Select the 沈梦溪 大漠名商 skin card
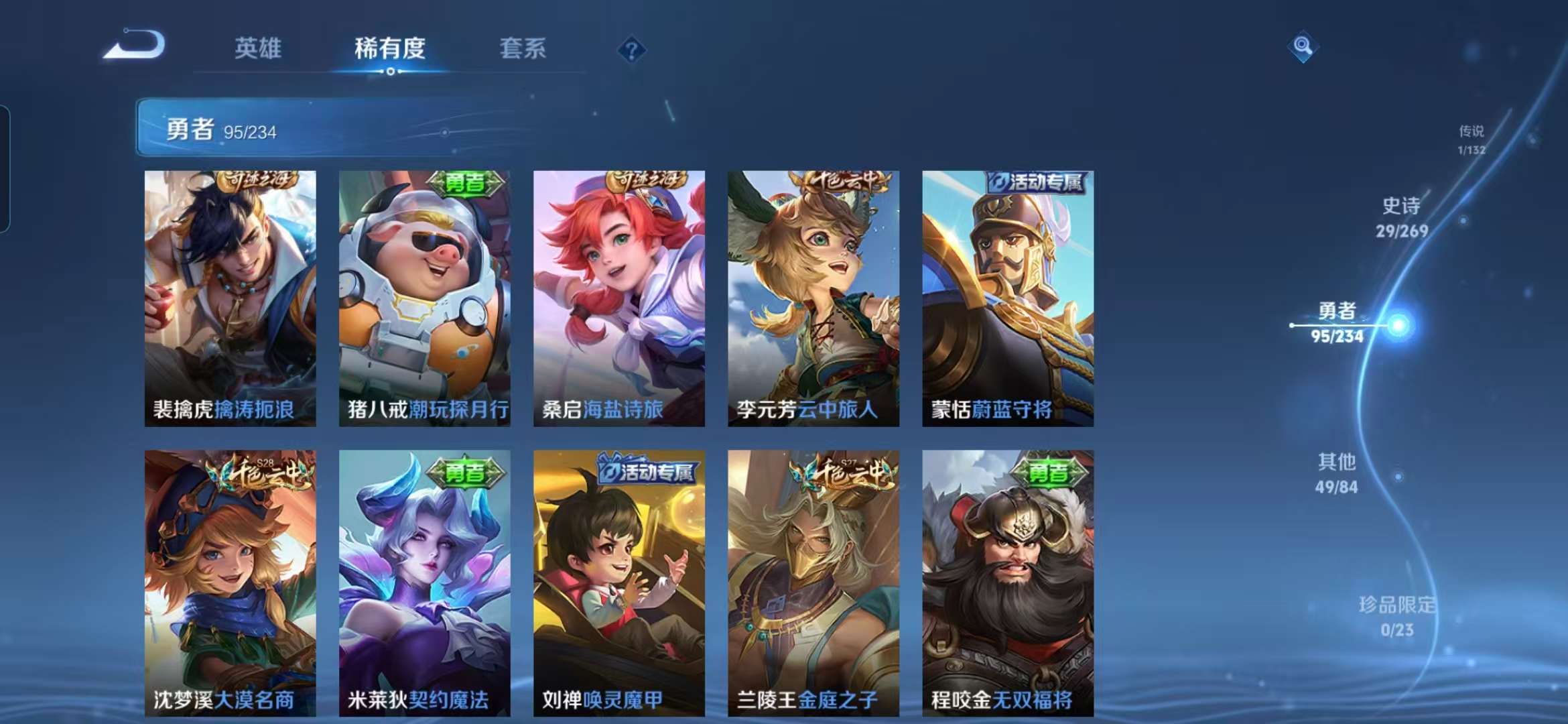The height and width of the screenshot is (724, 1568). [230, 582]
